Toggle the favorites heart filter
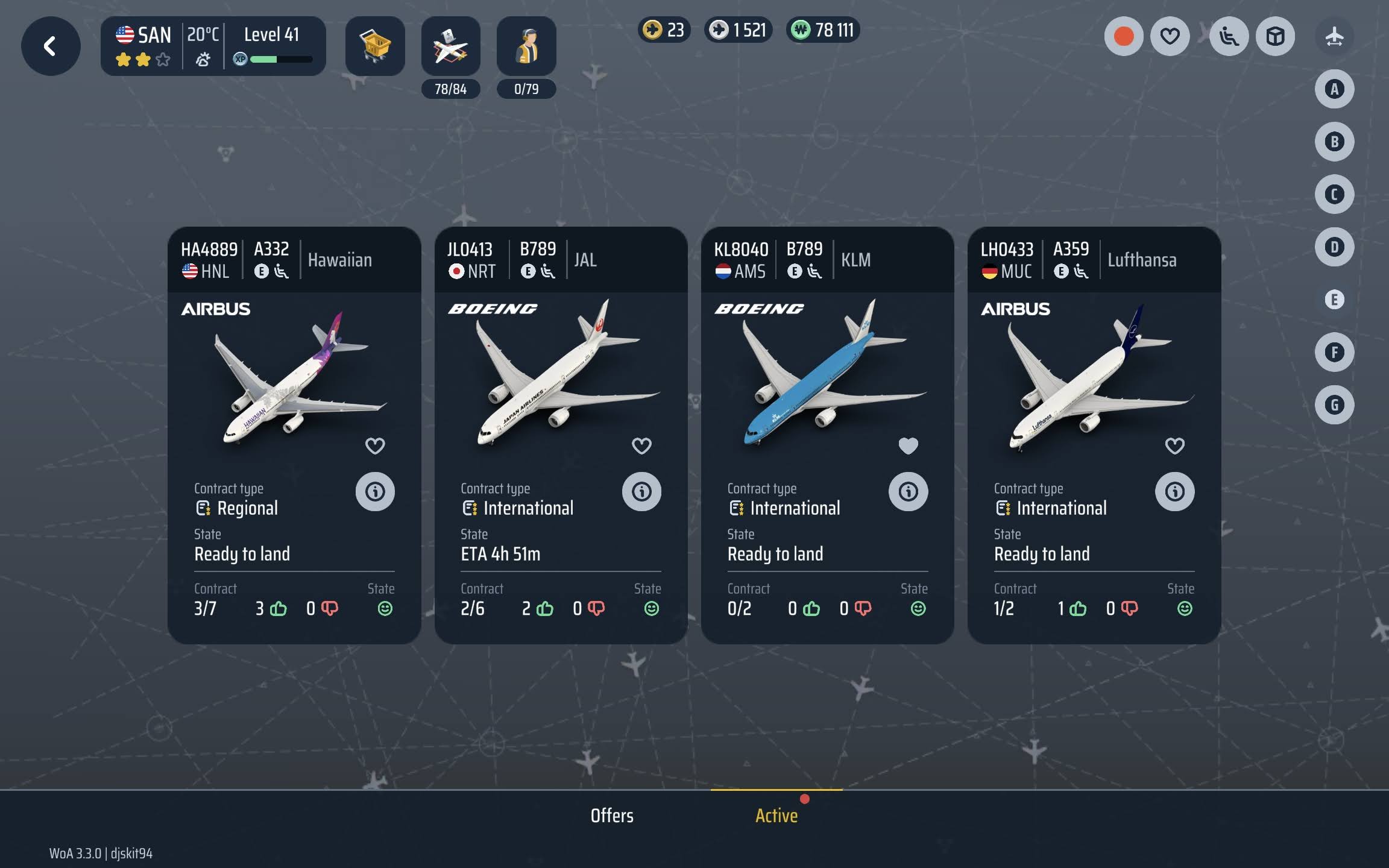 pos(1170,37)
